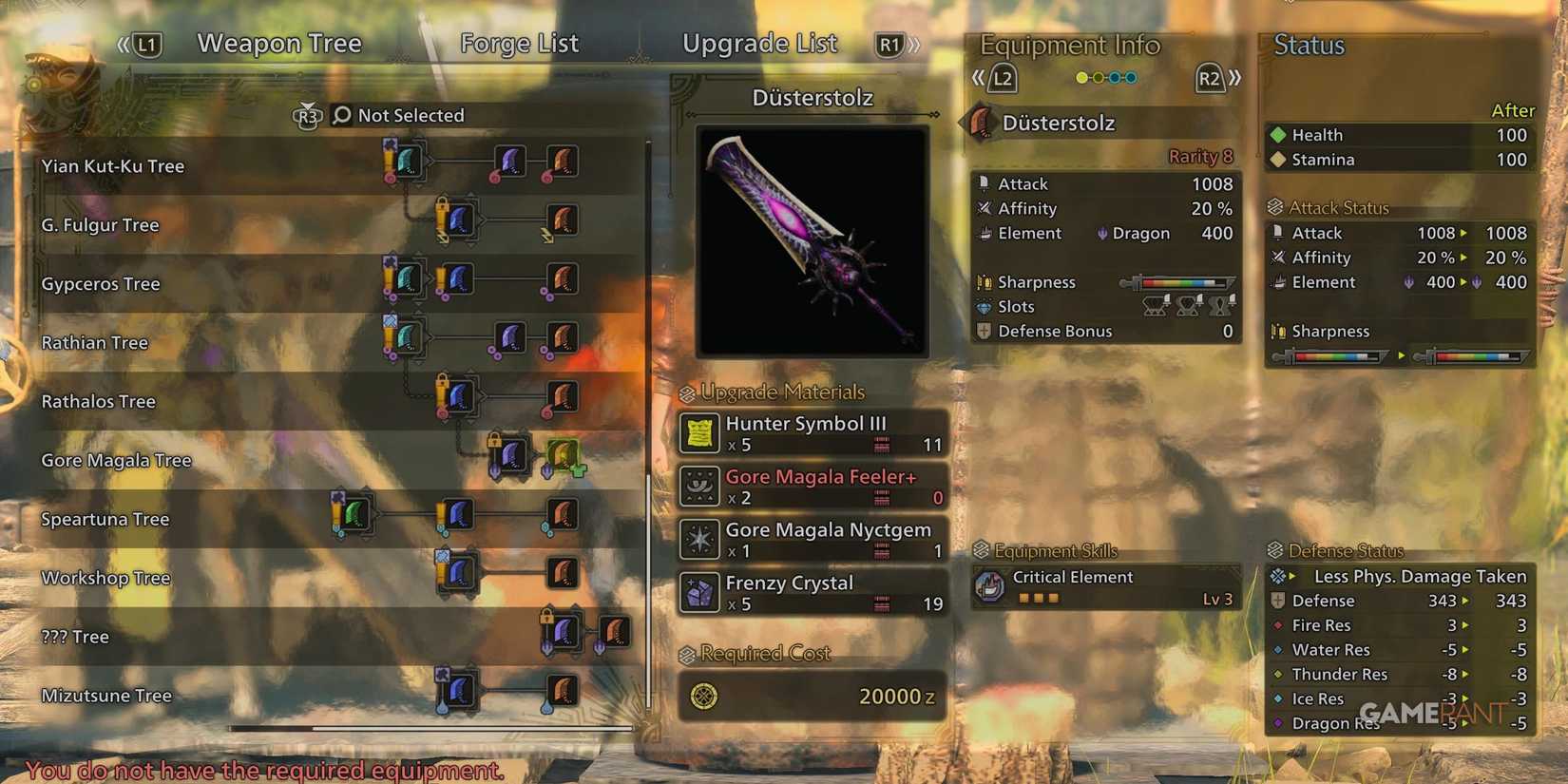Image resolution: width=1568 pixels, height=784 pixels.
Task: Click the L2 button prompt
Action: pyautogui.click(x=1003, y=80)
